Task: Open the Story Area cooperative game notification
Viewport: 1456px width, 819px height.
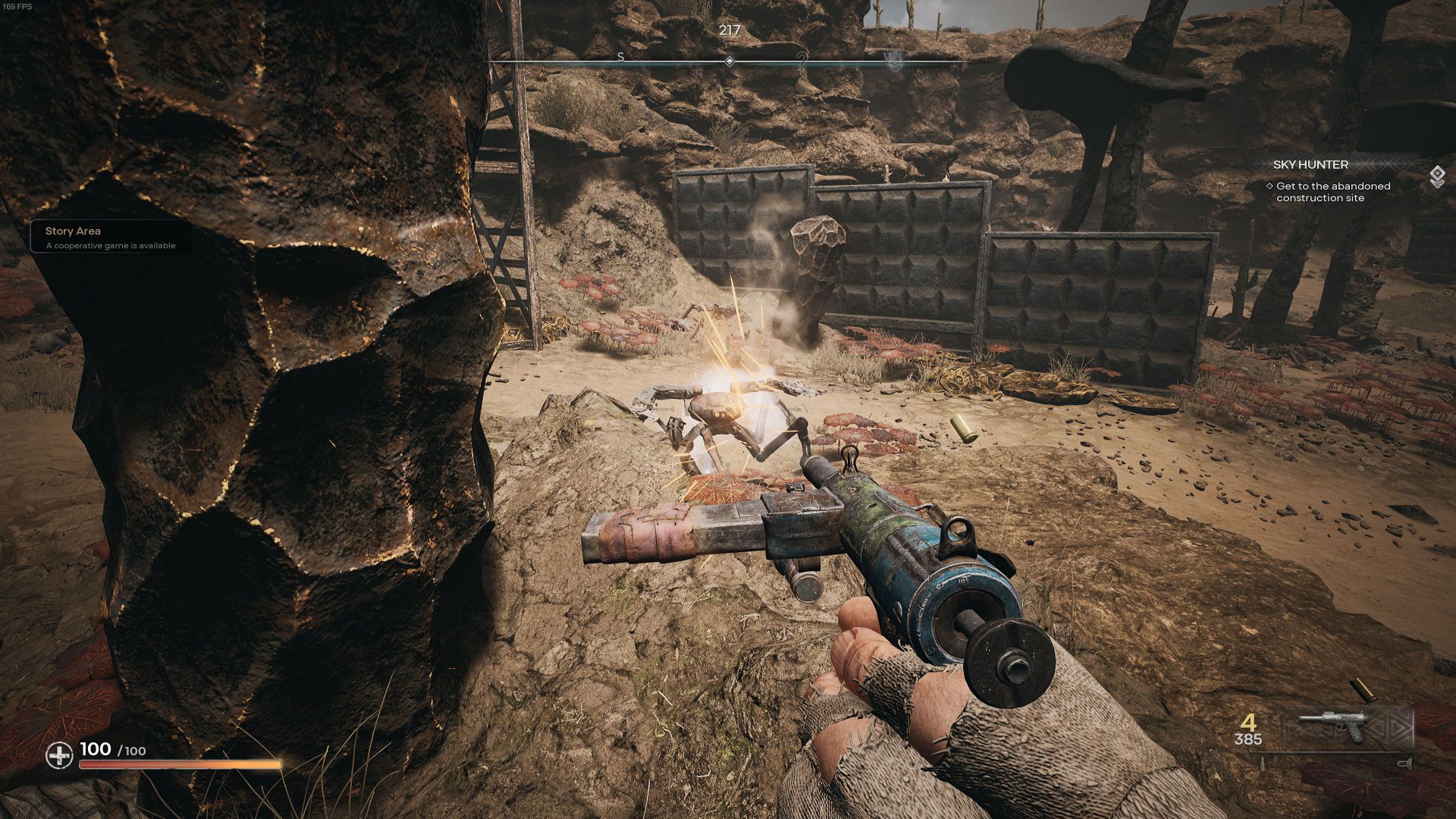Action: [110, 237]
